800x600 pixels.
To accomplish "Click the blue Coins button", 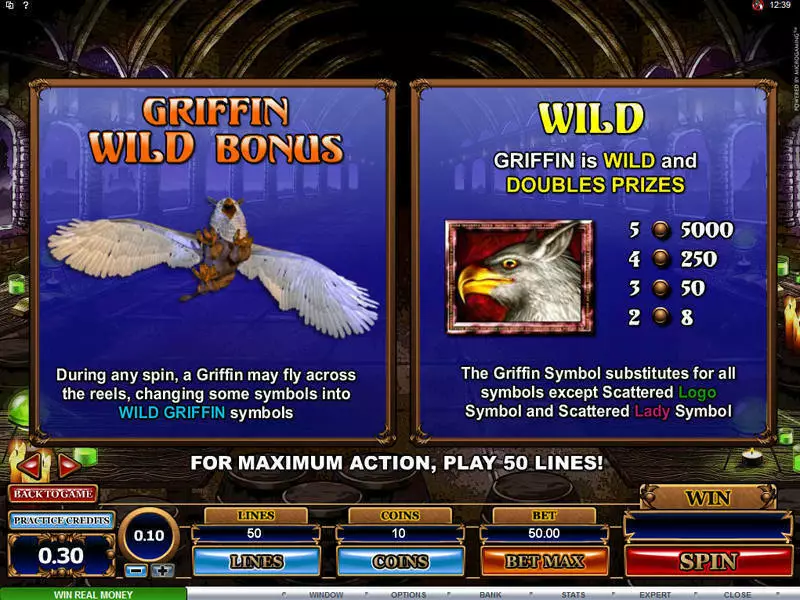I will click(x=400, y=561).
